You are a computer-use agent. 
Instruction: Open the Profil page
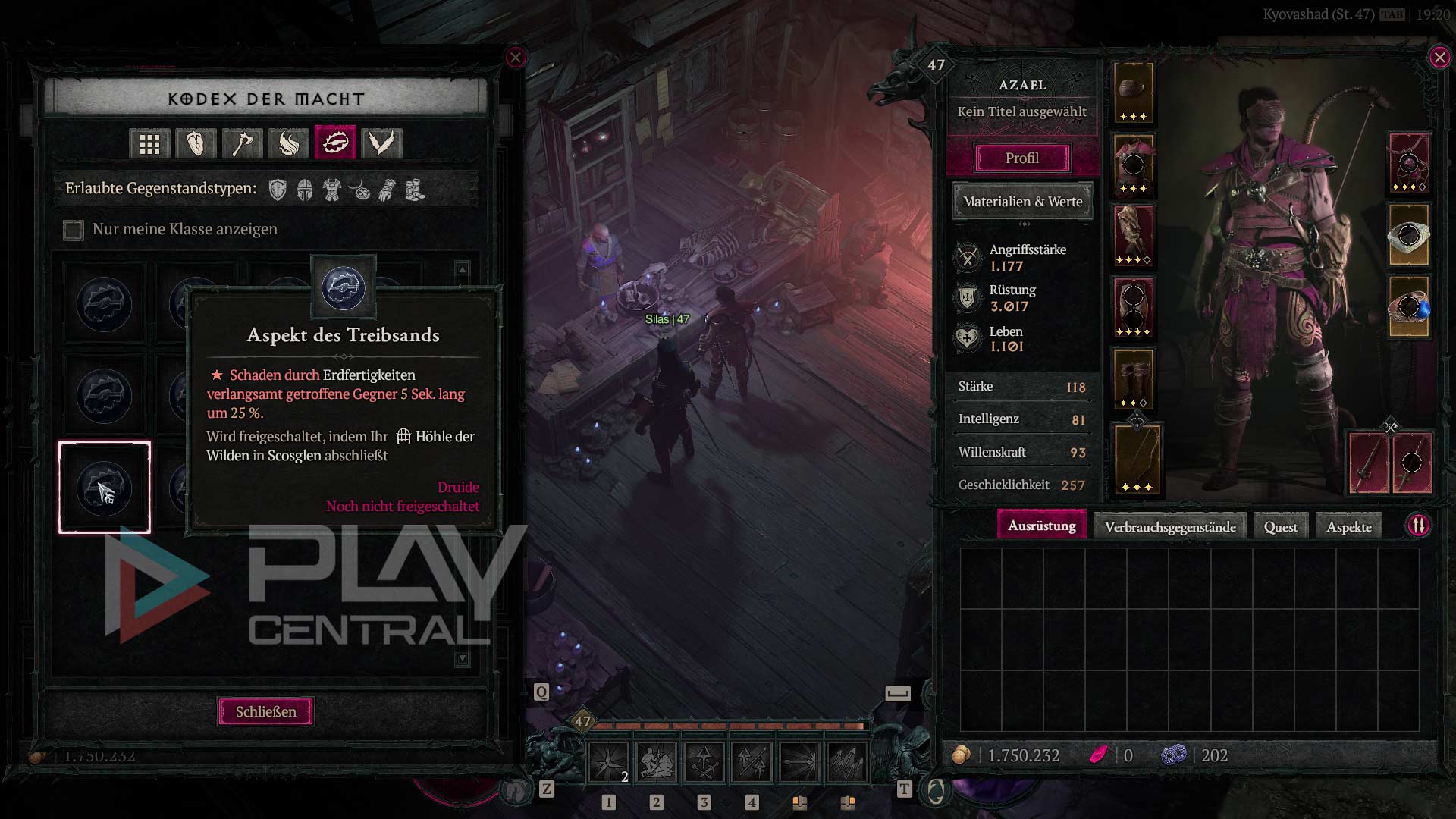[1021, 158]
